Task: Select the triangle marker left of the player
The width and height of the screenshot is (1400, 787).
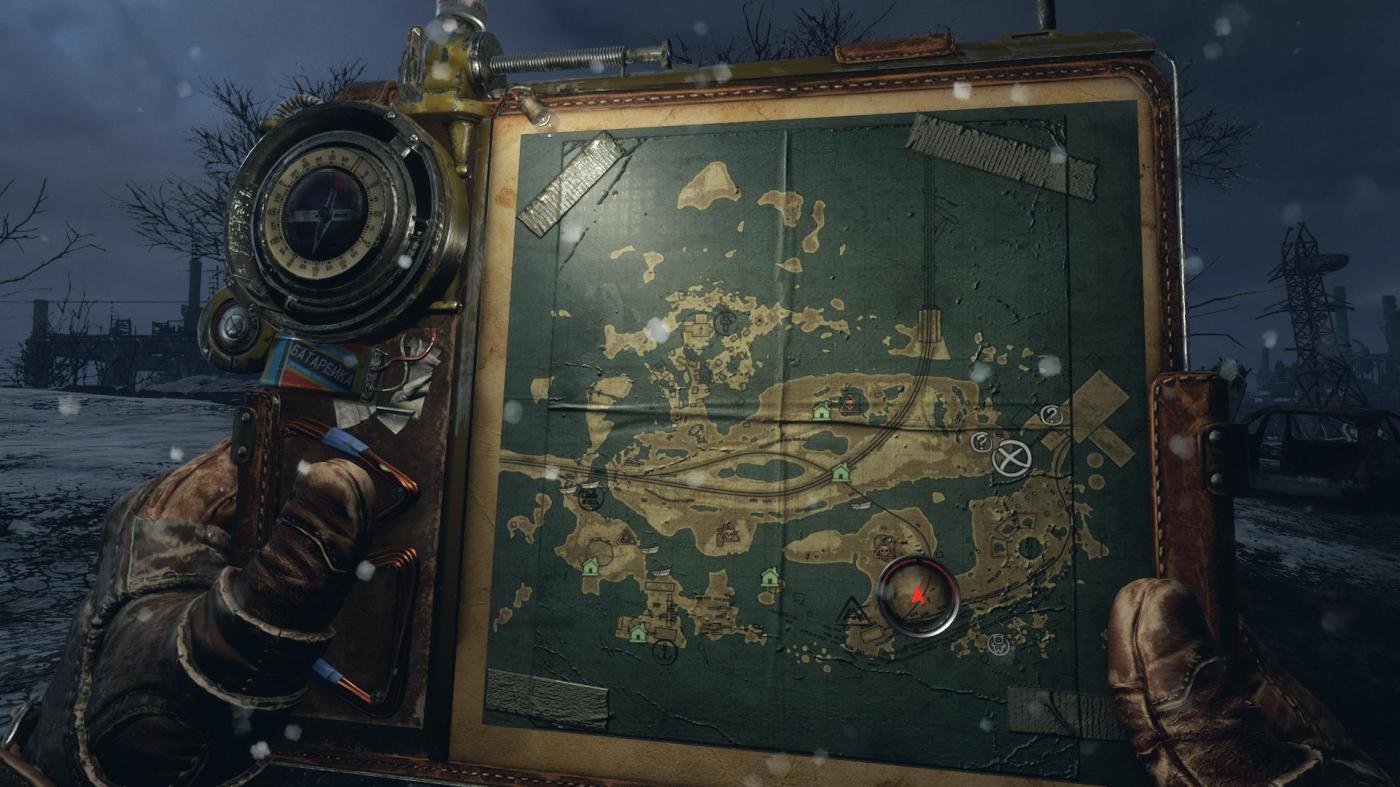Action: pyautogui.click(x=853, y=610)
